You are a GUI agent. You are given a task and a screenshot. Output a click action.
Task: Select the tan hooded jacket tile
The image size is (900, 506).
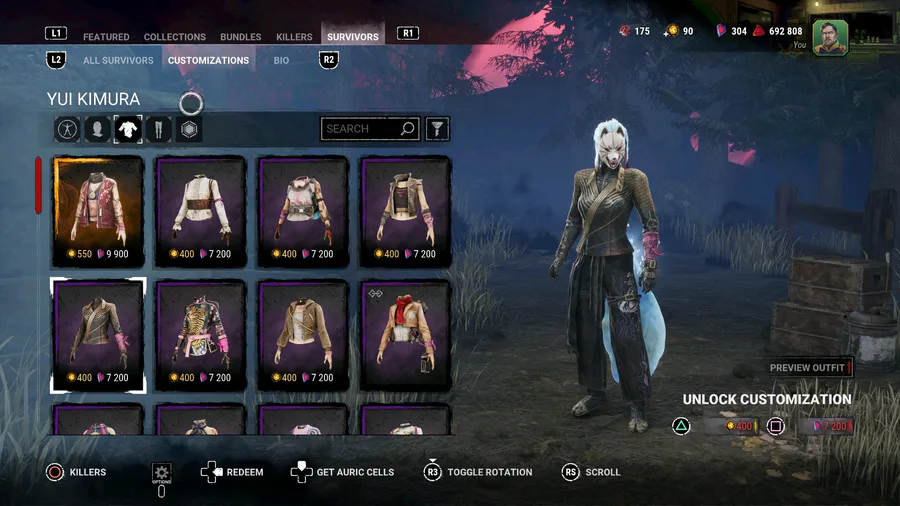(303, 335)
